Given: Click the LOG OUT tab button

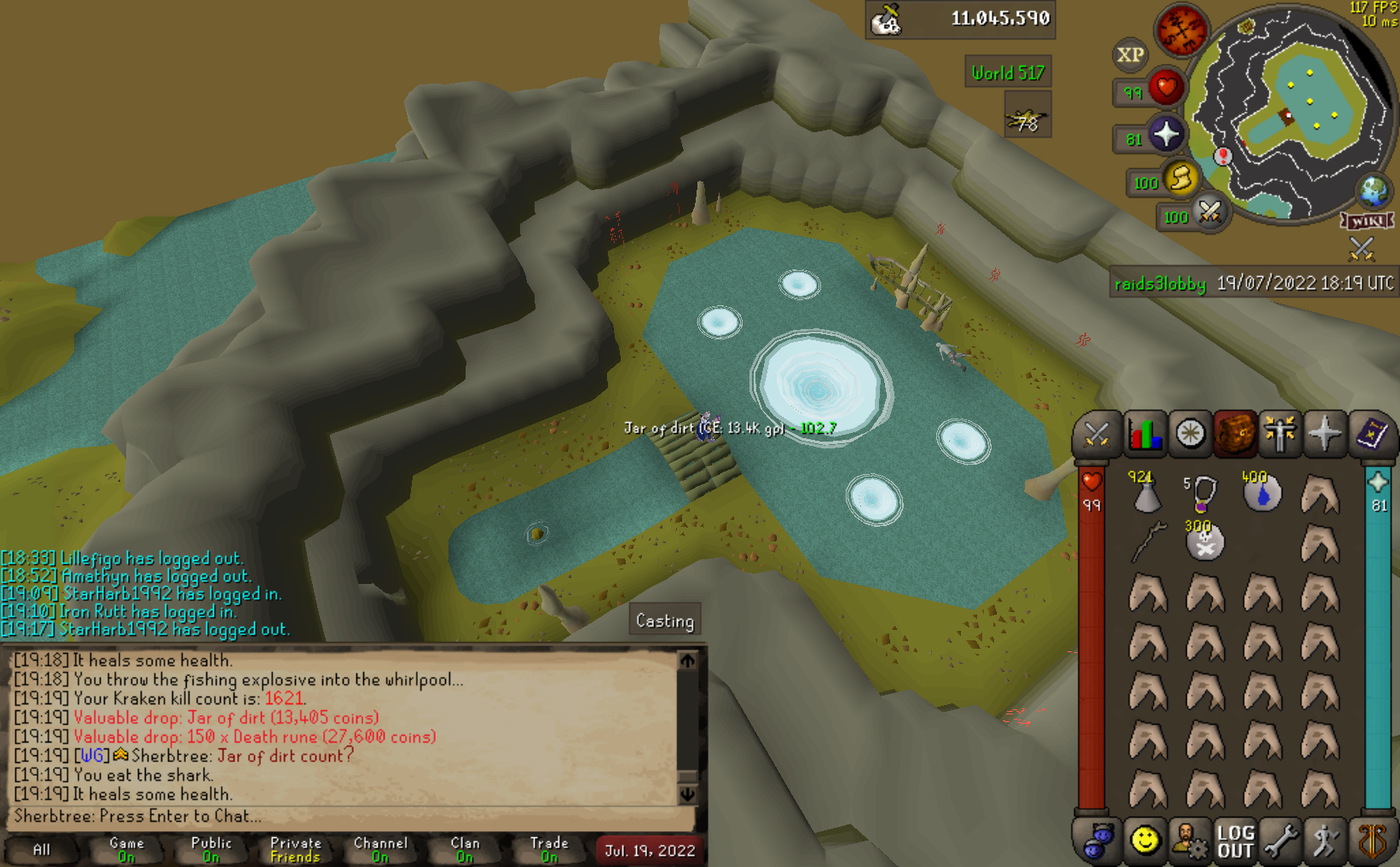Looking at the screenshot, I should 1235,841.
